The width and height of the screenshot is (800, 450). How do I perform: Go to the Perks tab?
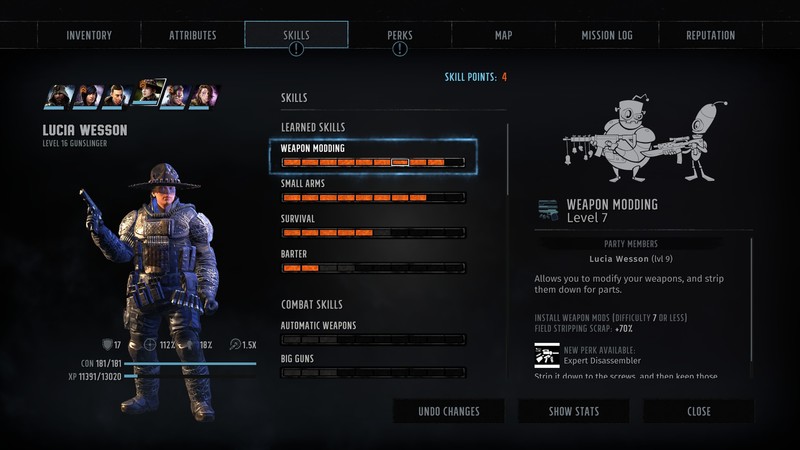click(x=400, y=35)
